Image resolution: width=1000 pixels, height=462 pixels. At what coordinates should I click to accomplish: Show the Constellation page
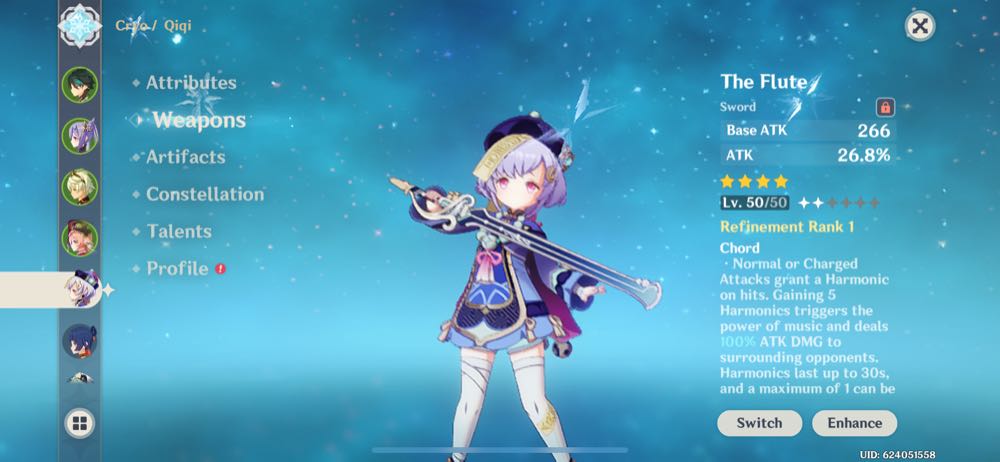click(205, 194)
